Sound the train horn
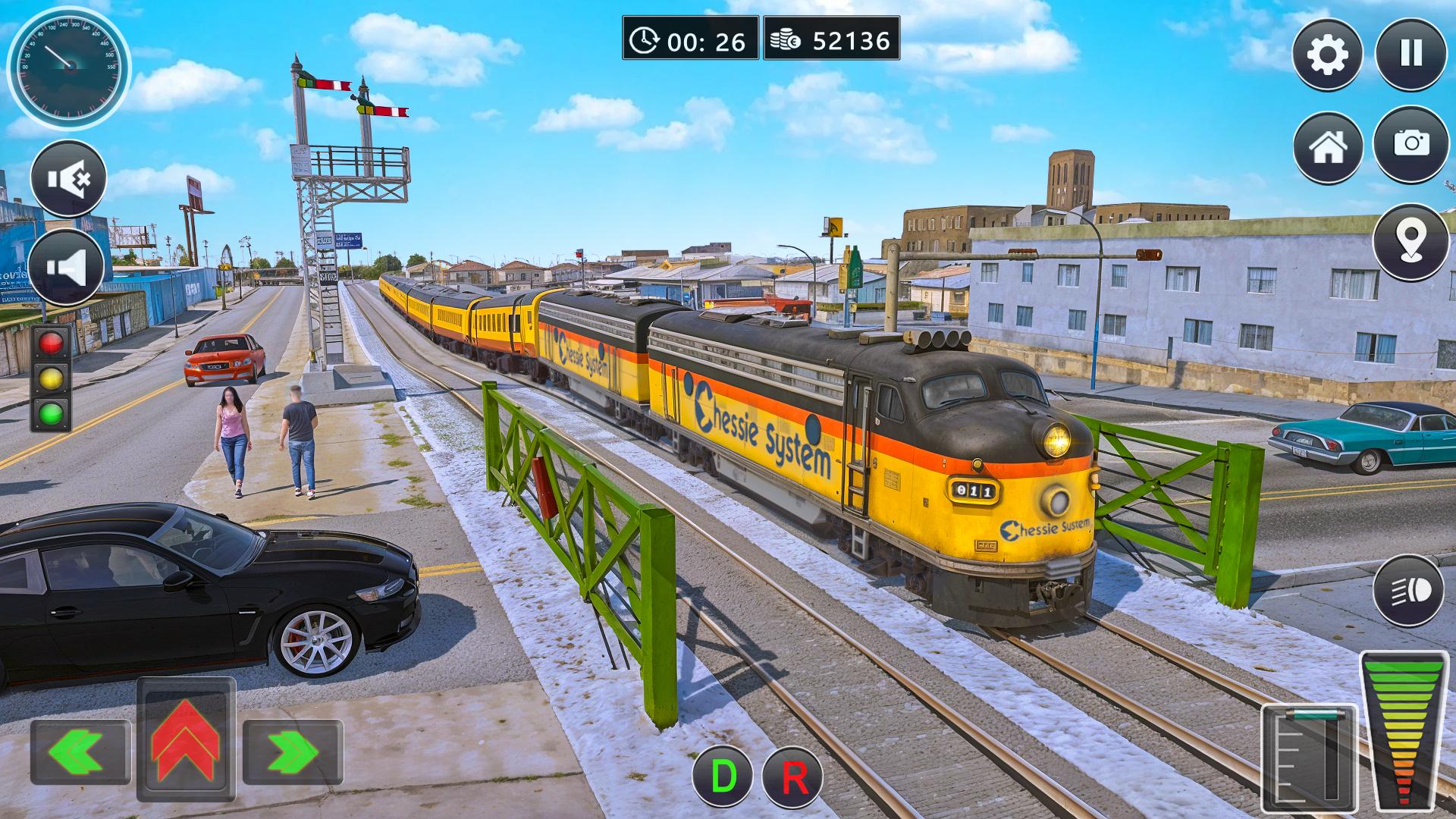 click(x=67, y=267)
